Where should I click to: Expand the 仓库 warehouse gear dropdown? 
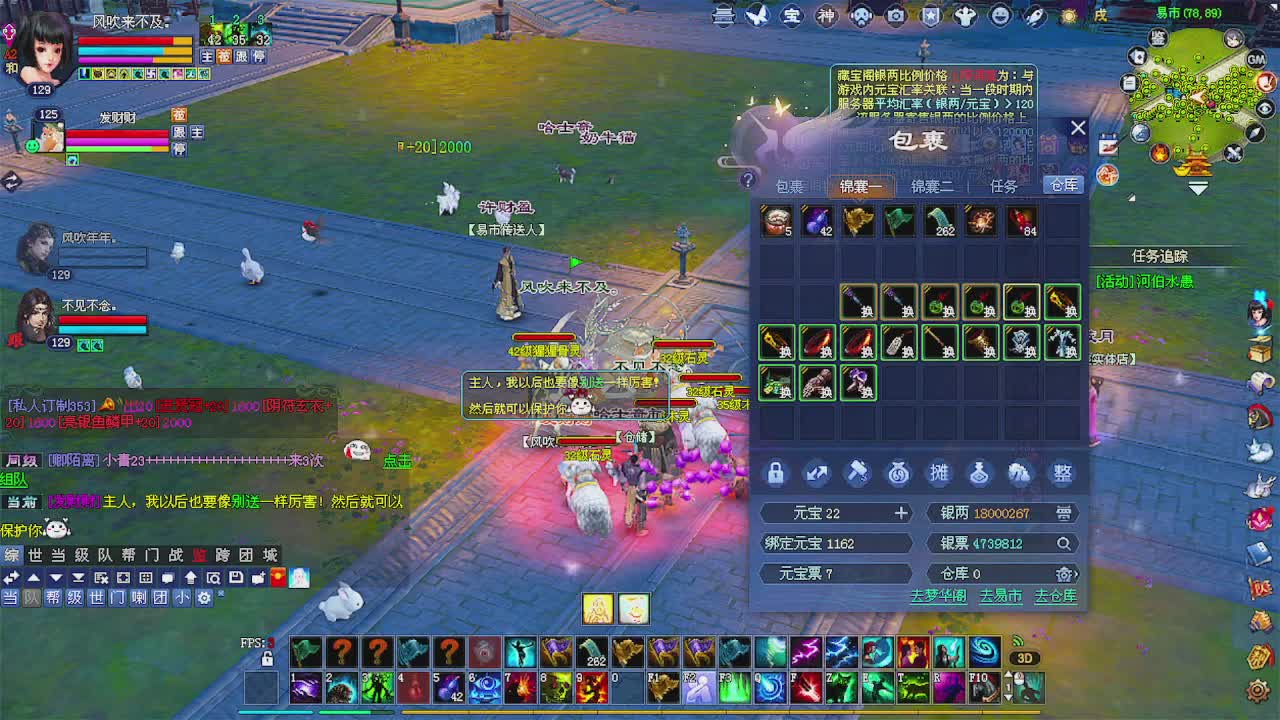tap(1064, 573)
